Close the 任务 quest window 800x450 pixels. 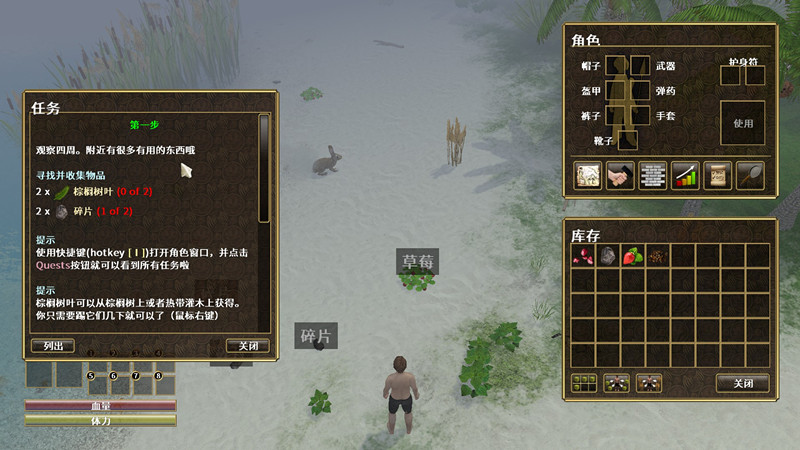point(248,346)
